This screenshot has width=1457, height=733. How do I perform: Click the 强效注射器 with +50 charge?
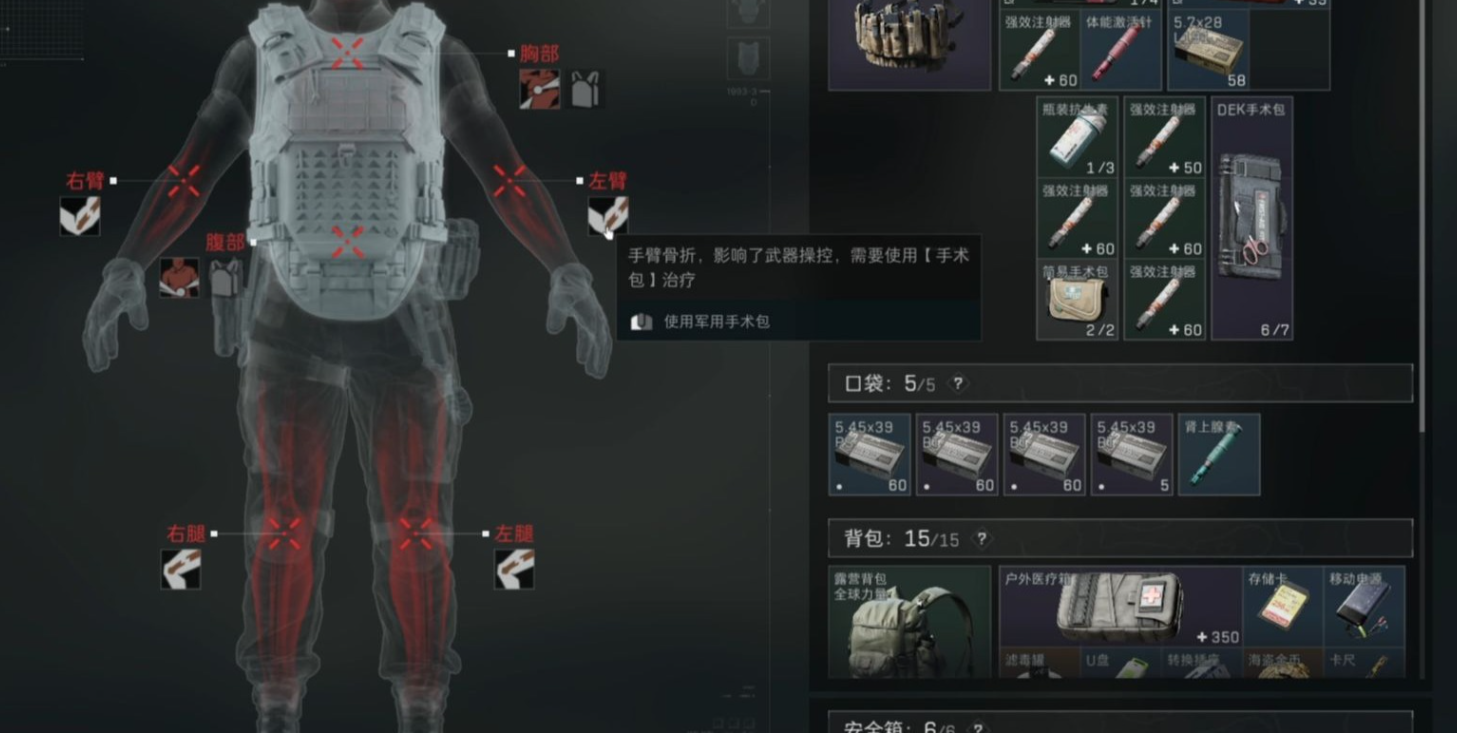coord(1163,138)
